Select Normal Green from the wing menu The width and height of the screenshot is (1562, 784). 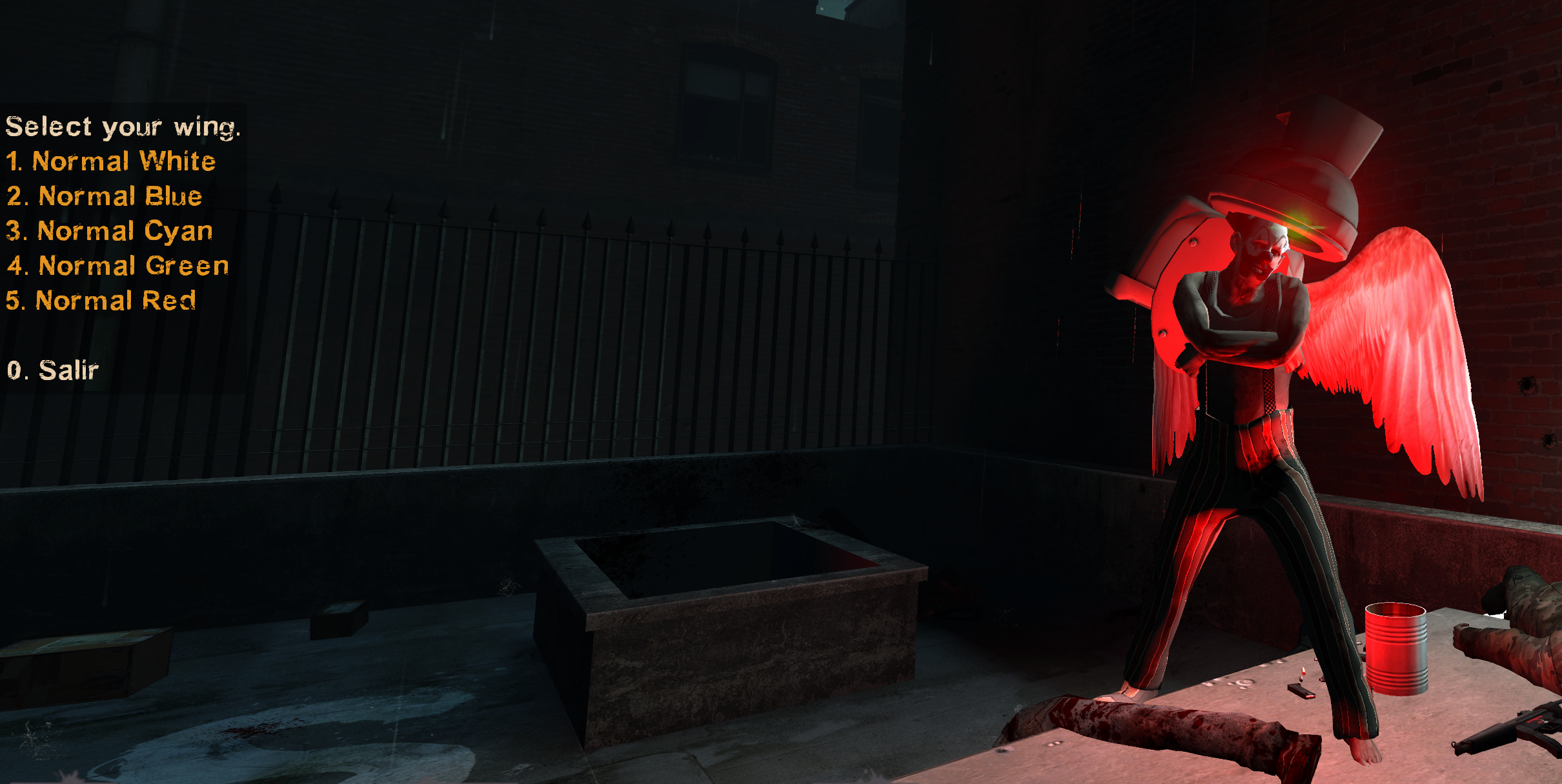[x=118, y=266]
